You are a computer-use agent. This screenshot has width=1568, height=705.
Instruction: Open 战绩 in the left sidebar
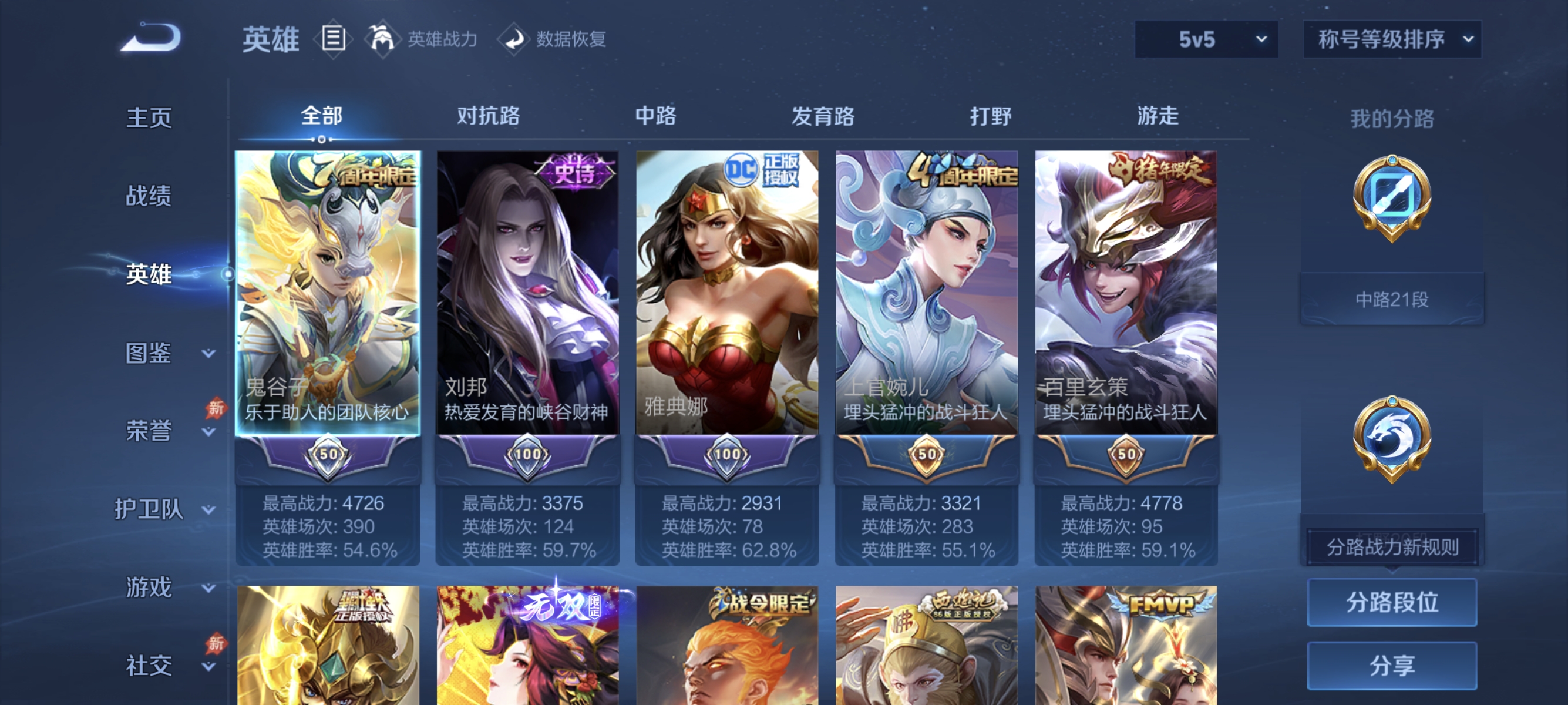pos(149,197)
